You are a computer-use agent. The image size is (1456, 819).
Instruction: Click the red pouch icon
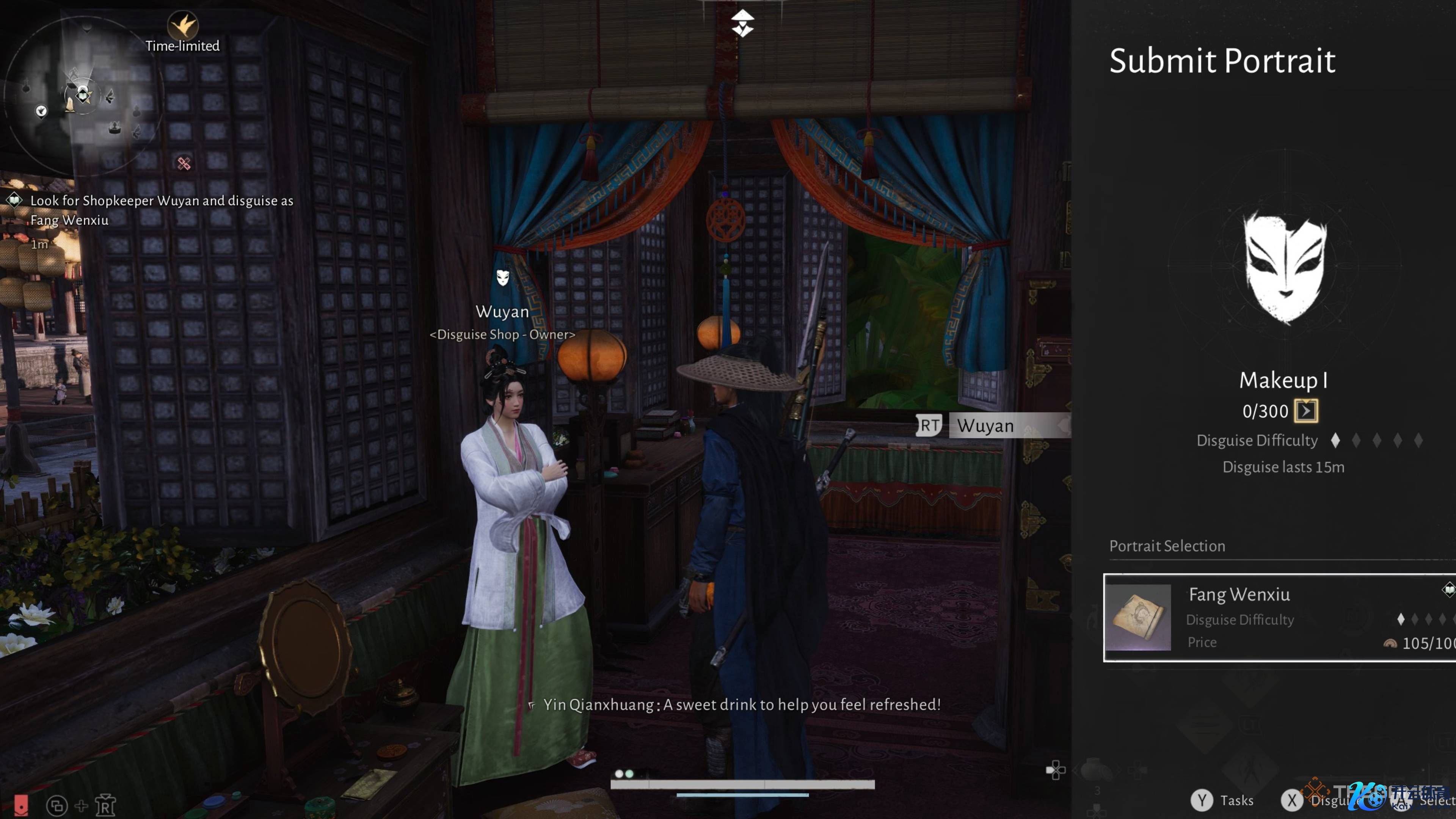pos(21,805)
